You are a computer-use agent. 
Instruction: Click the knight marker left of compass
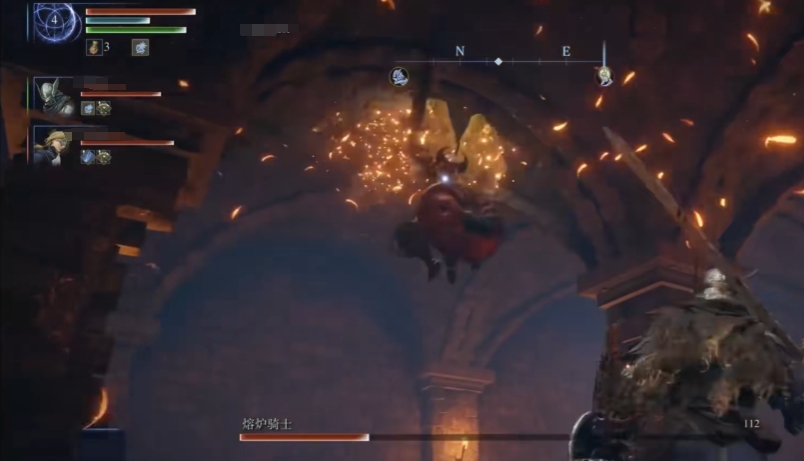coord(399,75)
